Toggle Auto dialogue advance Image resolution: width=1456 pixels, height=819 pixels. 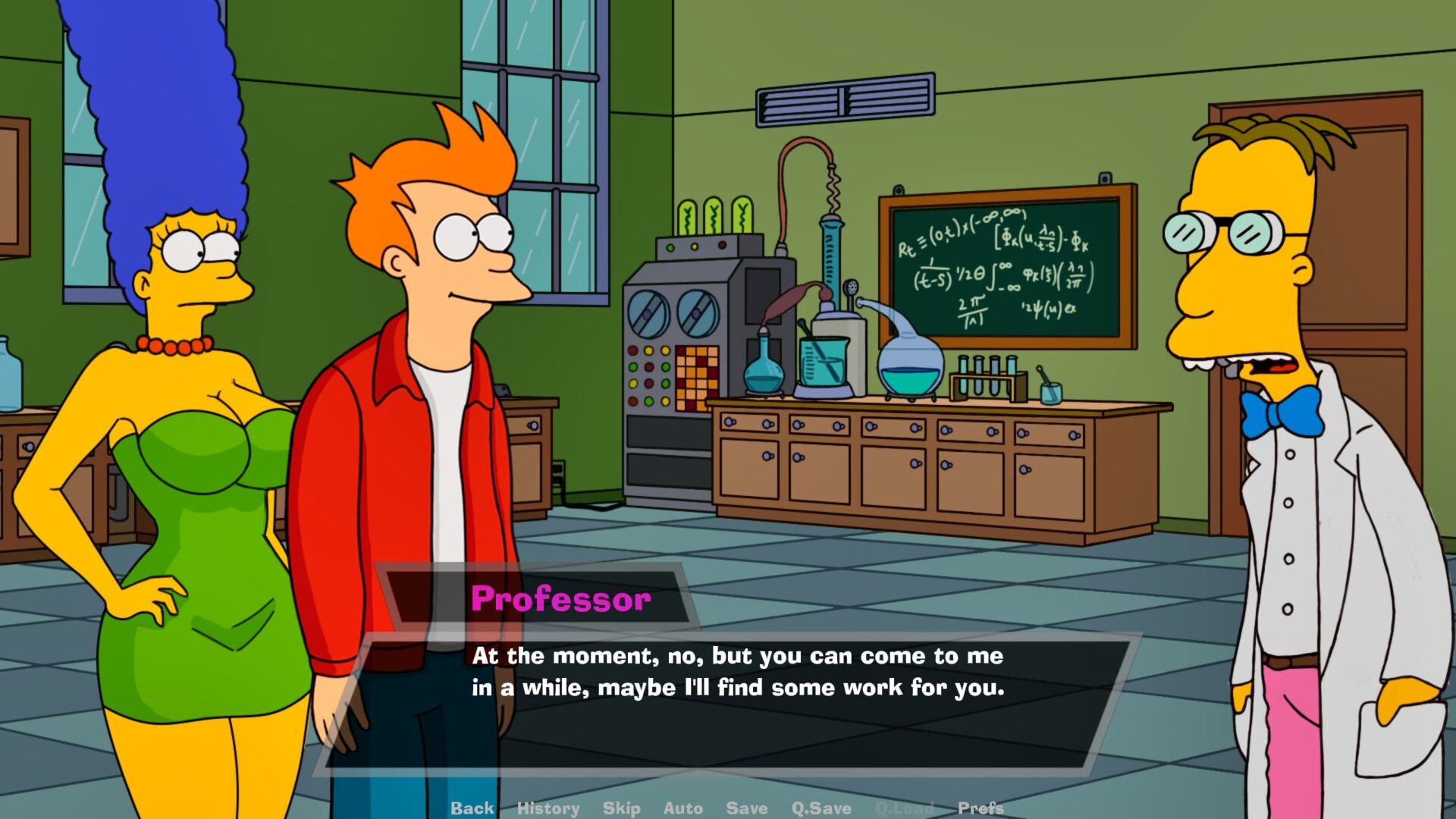click(682, 808)
